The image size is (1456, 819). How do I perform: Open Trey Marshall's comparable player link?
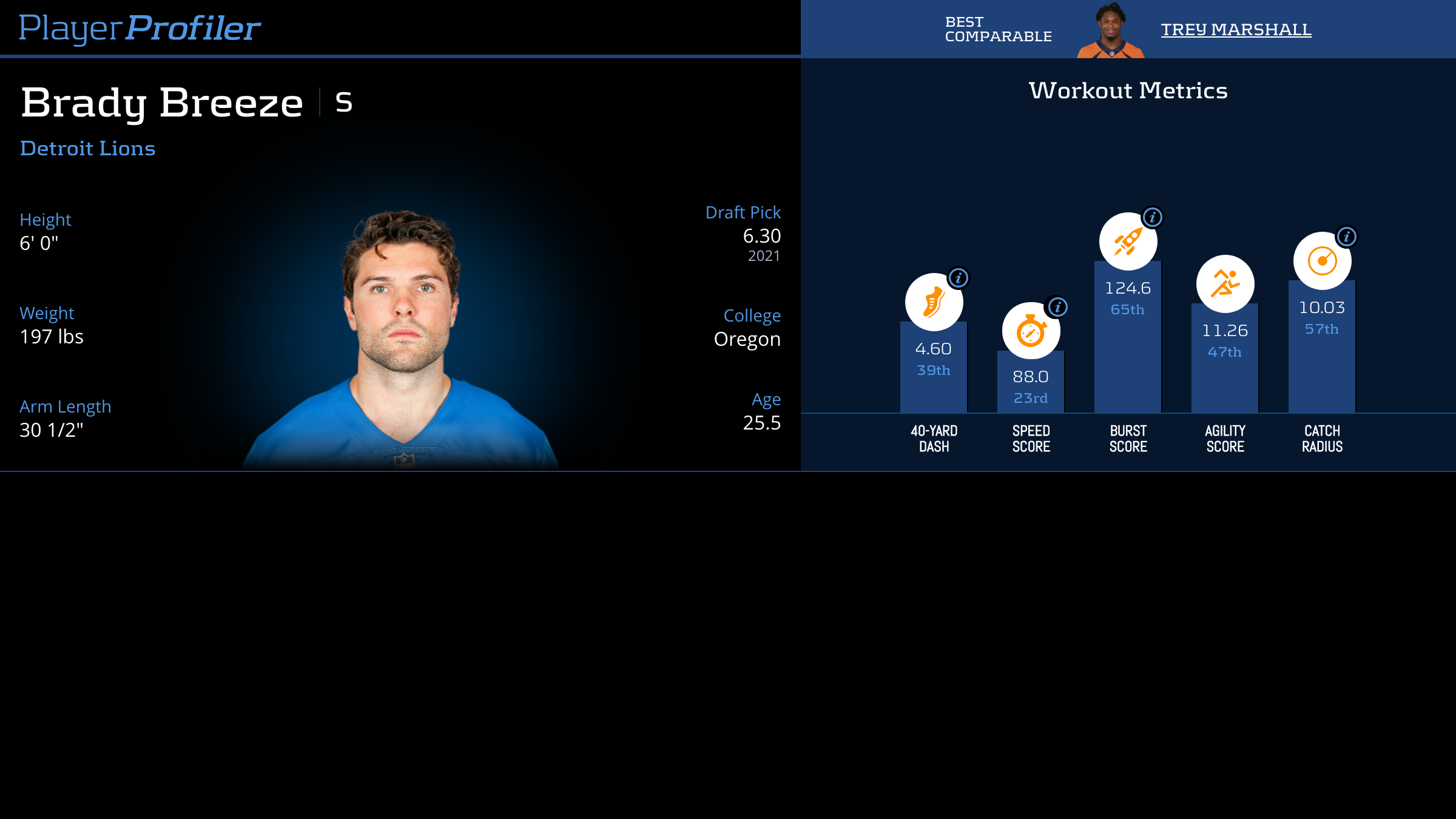(1236, 29)
